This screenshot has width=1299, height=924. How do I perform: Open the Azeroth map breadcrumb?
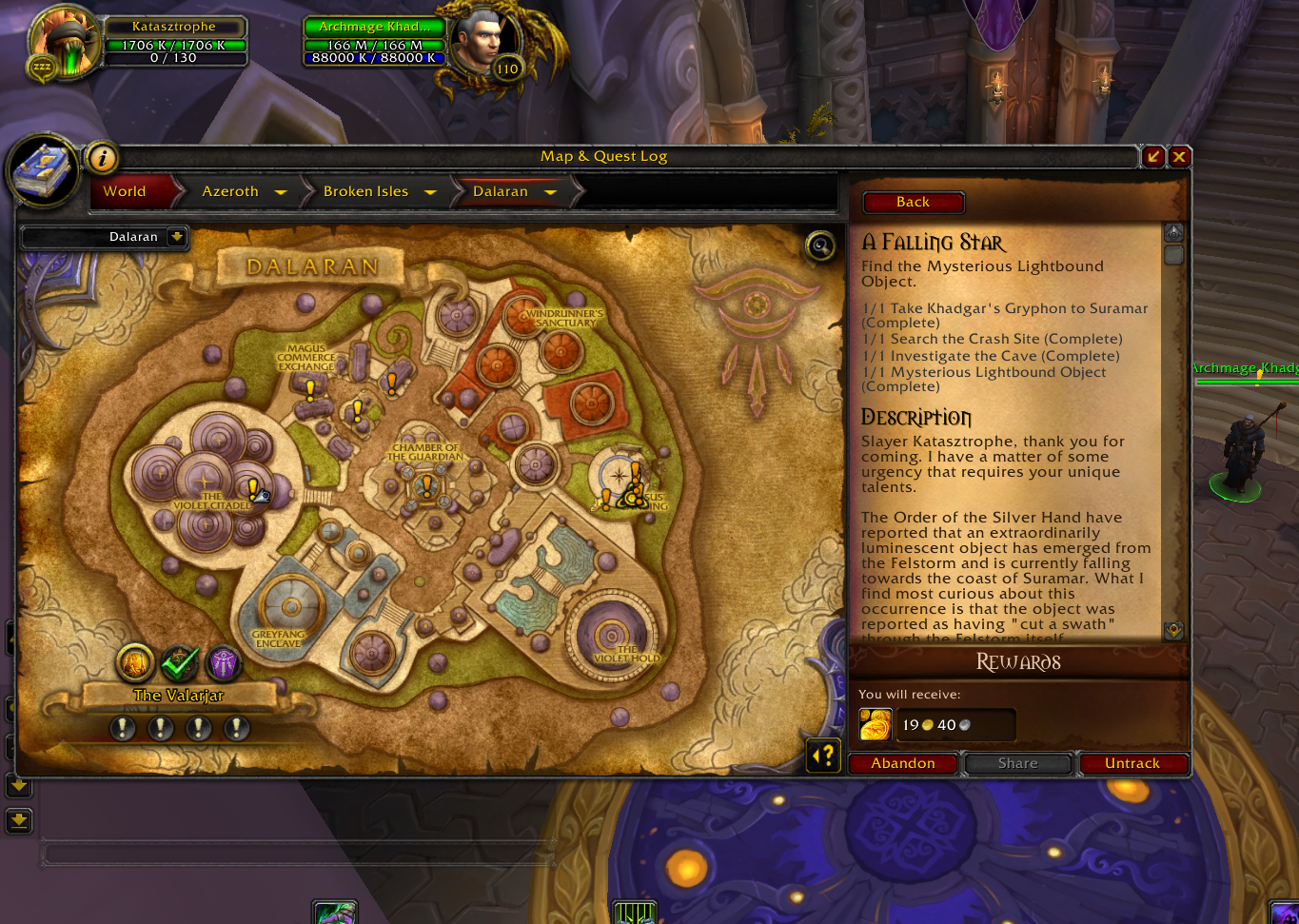(x=230, y=191)
